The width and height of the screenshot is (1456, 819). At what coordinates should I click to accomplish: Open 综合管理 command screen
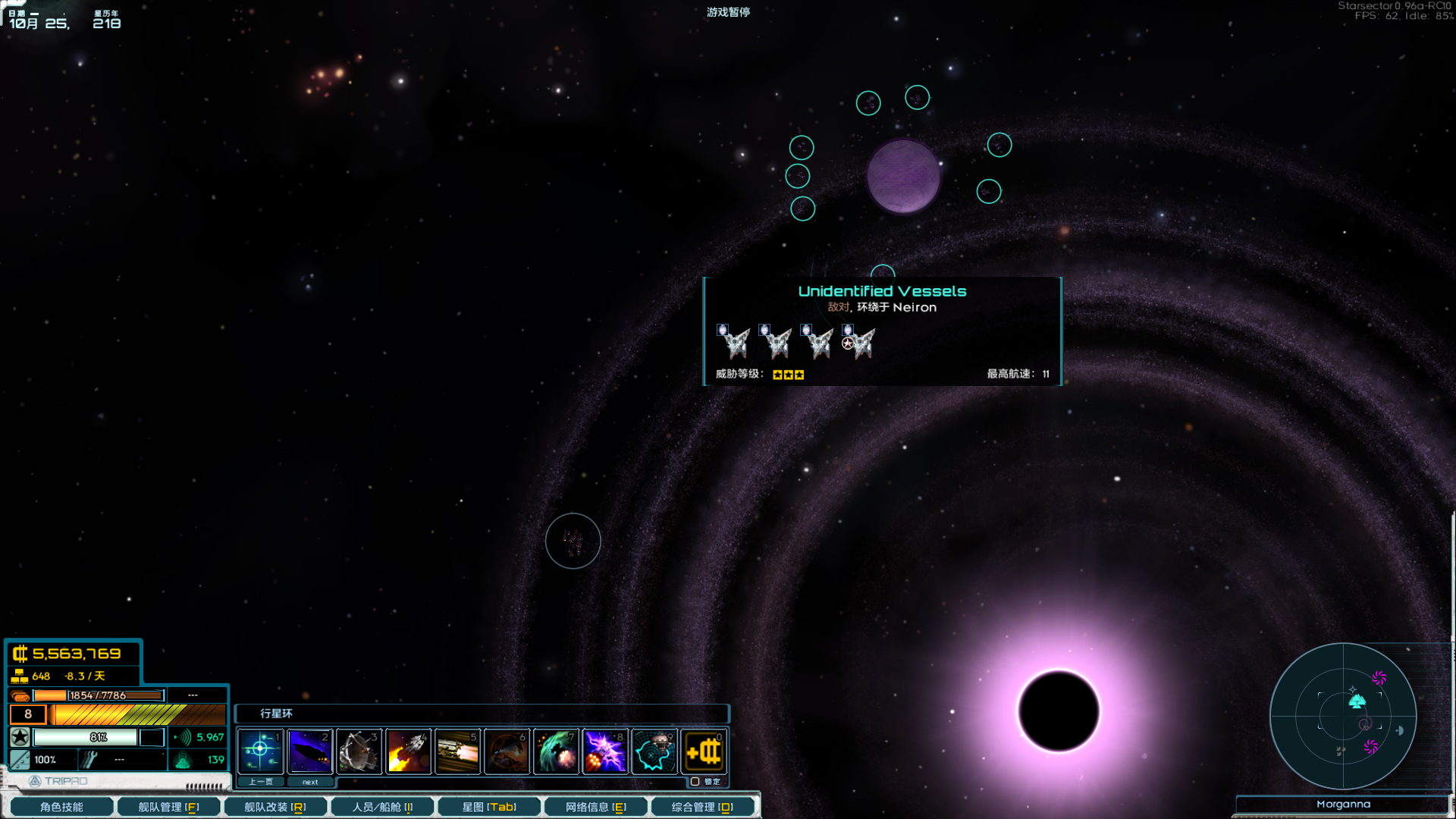(x=702, y=807)
